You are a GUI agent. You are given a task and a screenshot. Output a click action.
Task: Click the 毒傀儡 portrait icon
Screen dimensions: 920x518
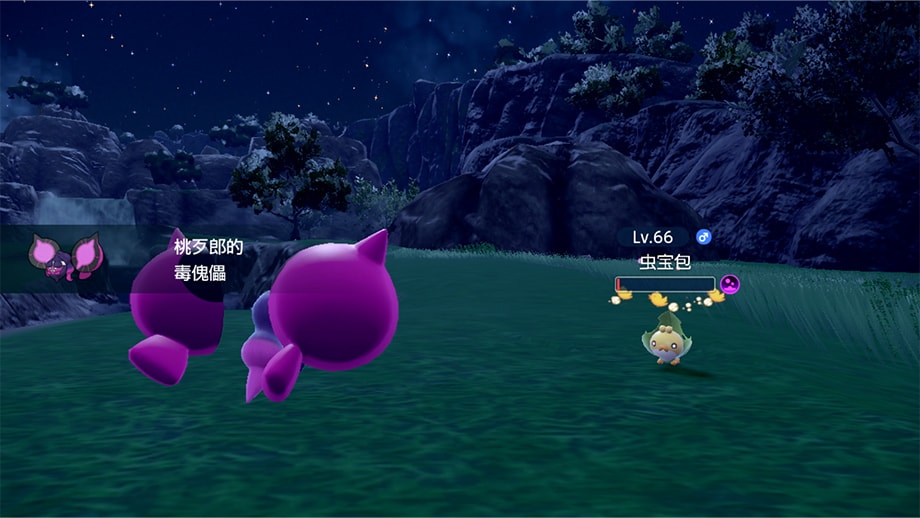coord(65,255)
